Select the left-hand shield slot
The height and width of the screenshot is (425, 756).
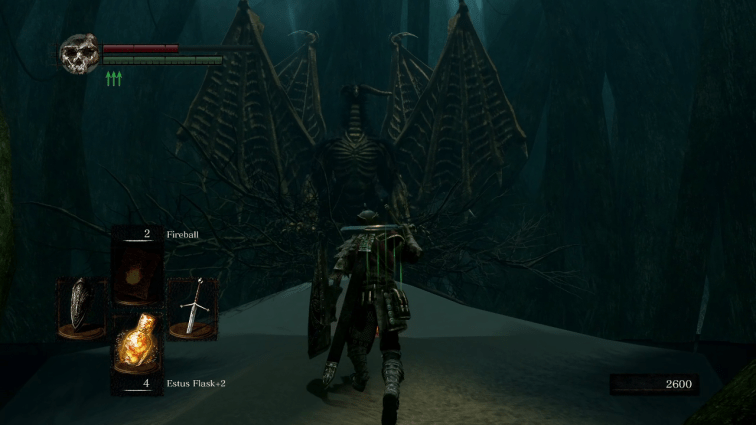tap(80, 308)
